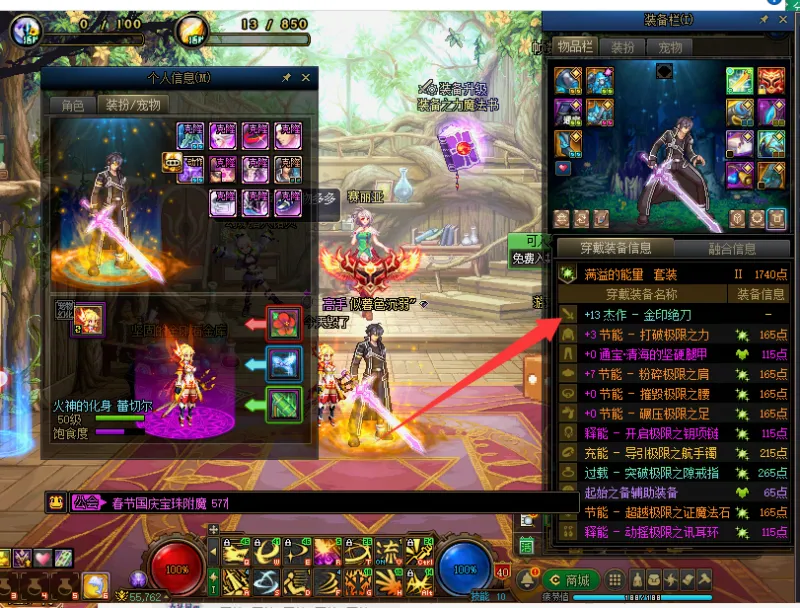The width and height of the screenshot is (800, 608).
Task: Click the red flower pet equipment slot
Action: coord(284,325)
